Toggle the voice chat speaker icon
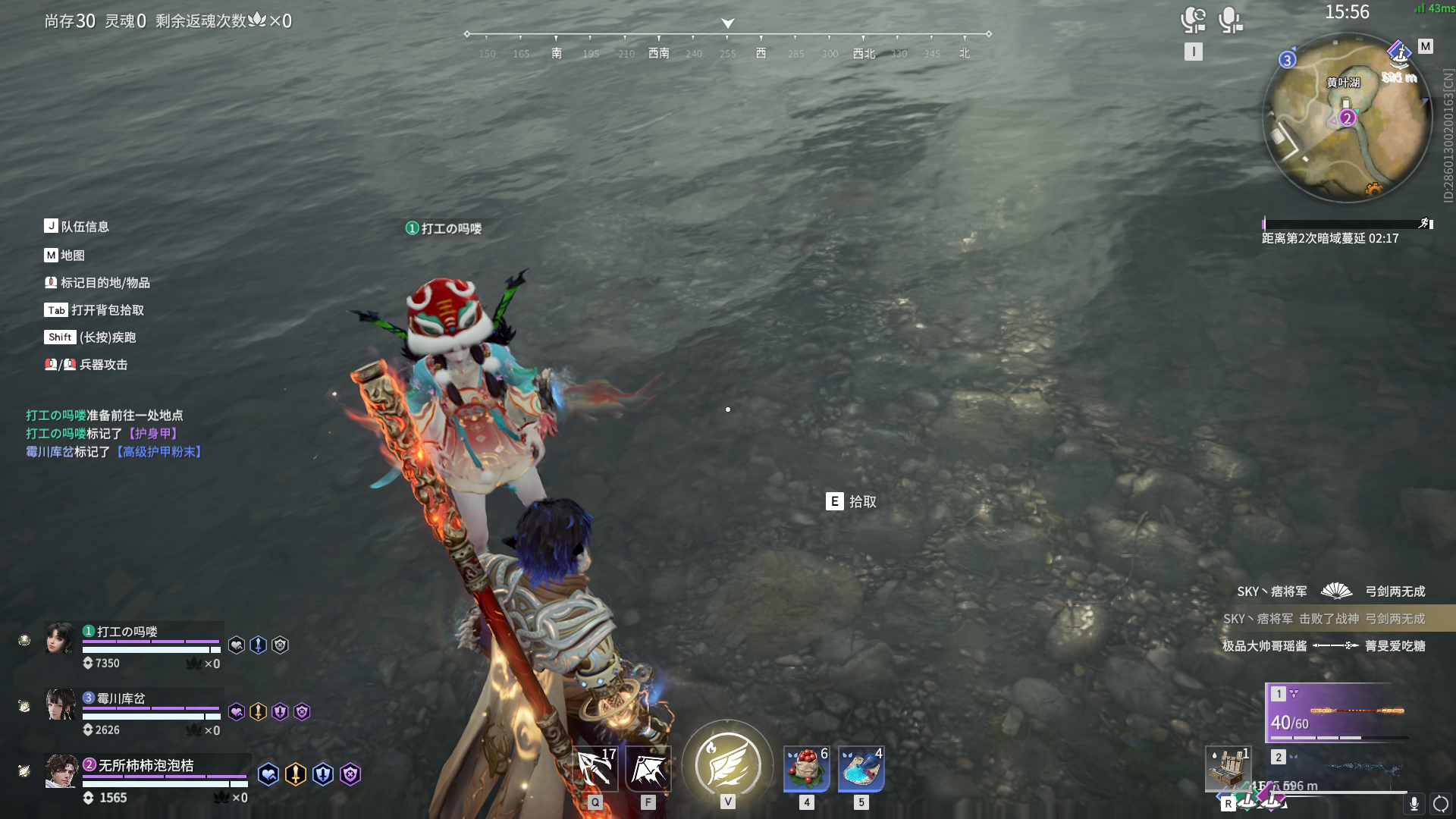 pos(1193,20)
